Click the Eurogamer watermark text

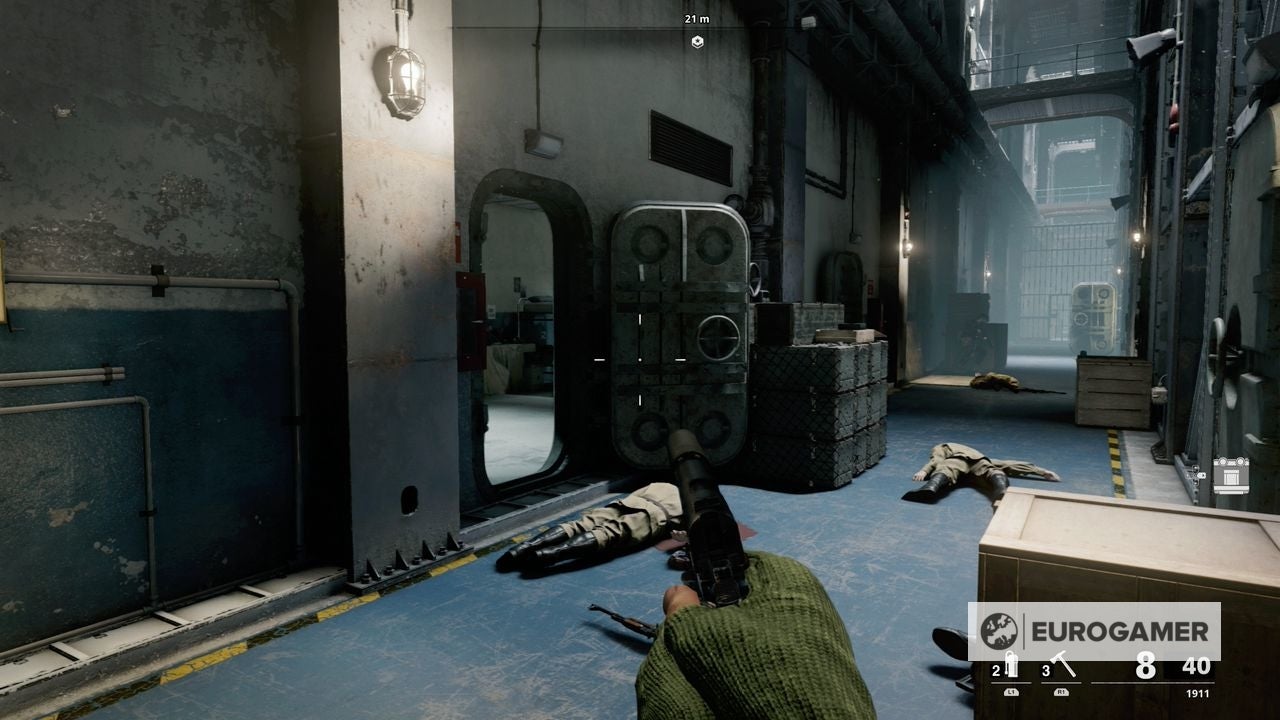pos(1121,630)
